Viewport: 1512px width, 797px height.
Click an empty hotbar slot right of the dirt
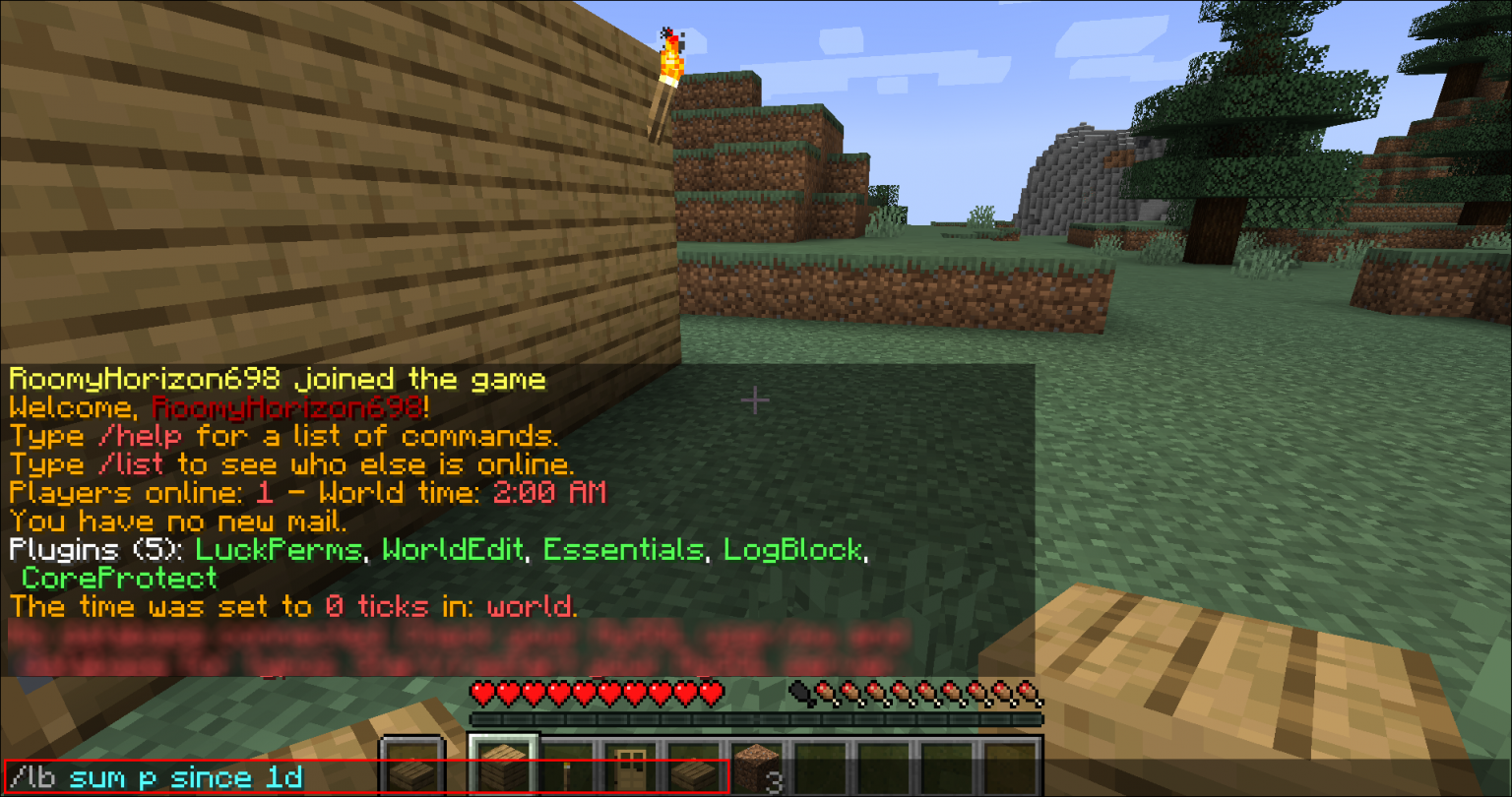[x=822, y=763]
